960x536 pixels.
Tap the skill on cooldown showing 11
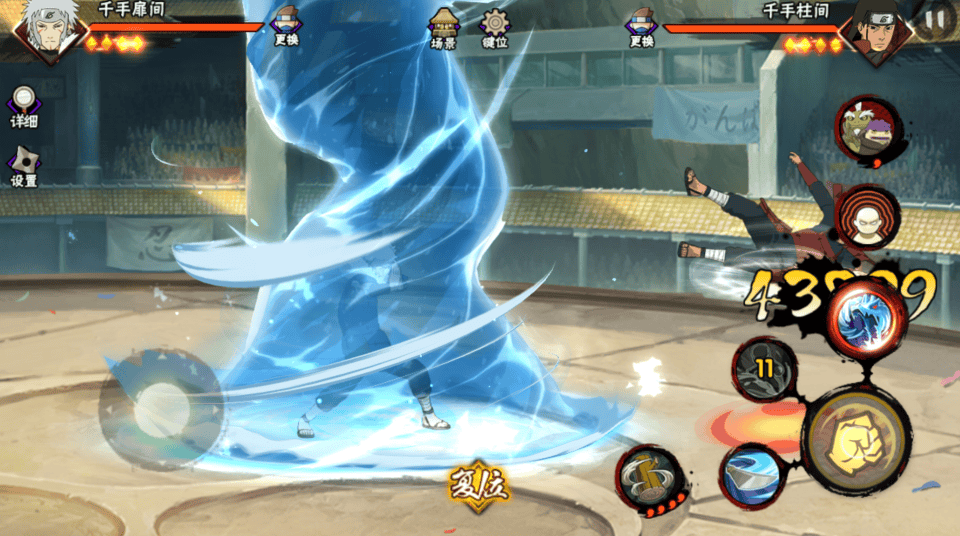click(765, 369)
